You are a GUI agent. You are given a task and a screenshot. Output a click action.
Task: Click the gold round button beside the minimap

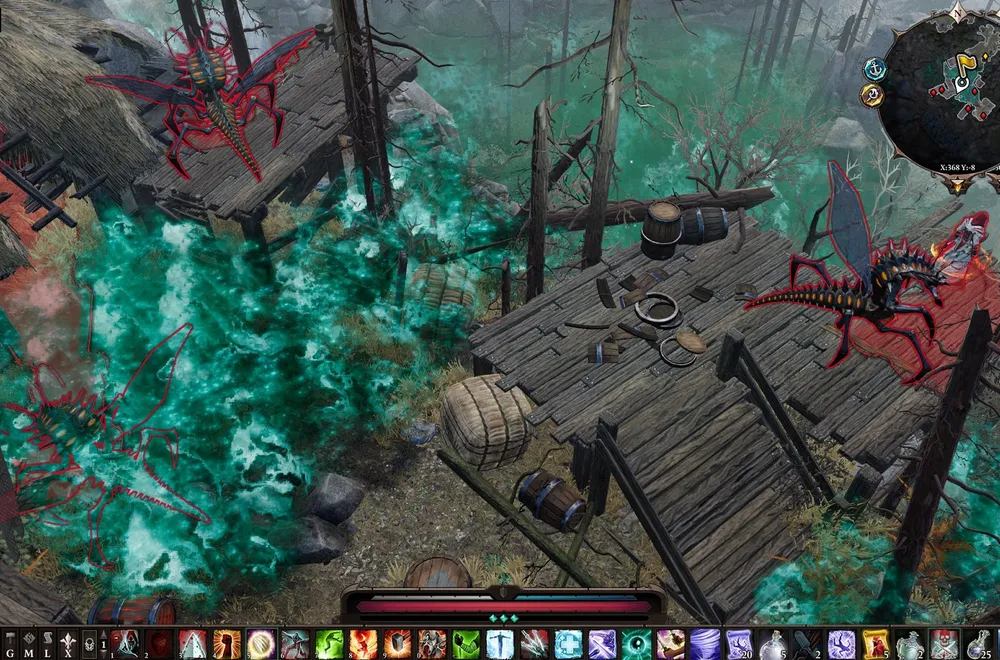click(x=872, y=96)
